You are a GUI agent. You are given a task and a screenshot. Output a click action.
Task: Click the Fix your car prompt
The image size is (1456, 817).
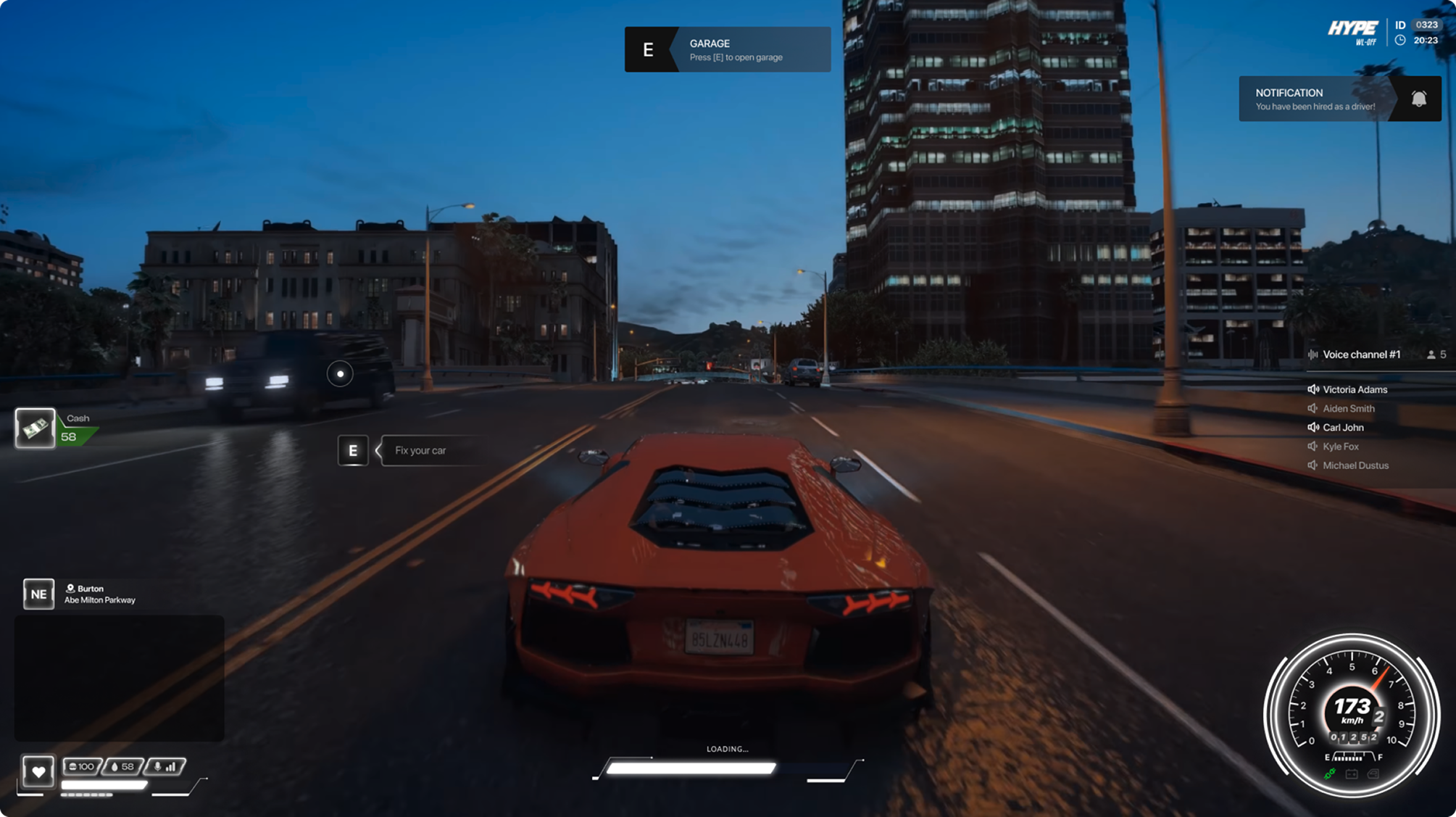420,450
